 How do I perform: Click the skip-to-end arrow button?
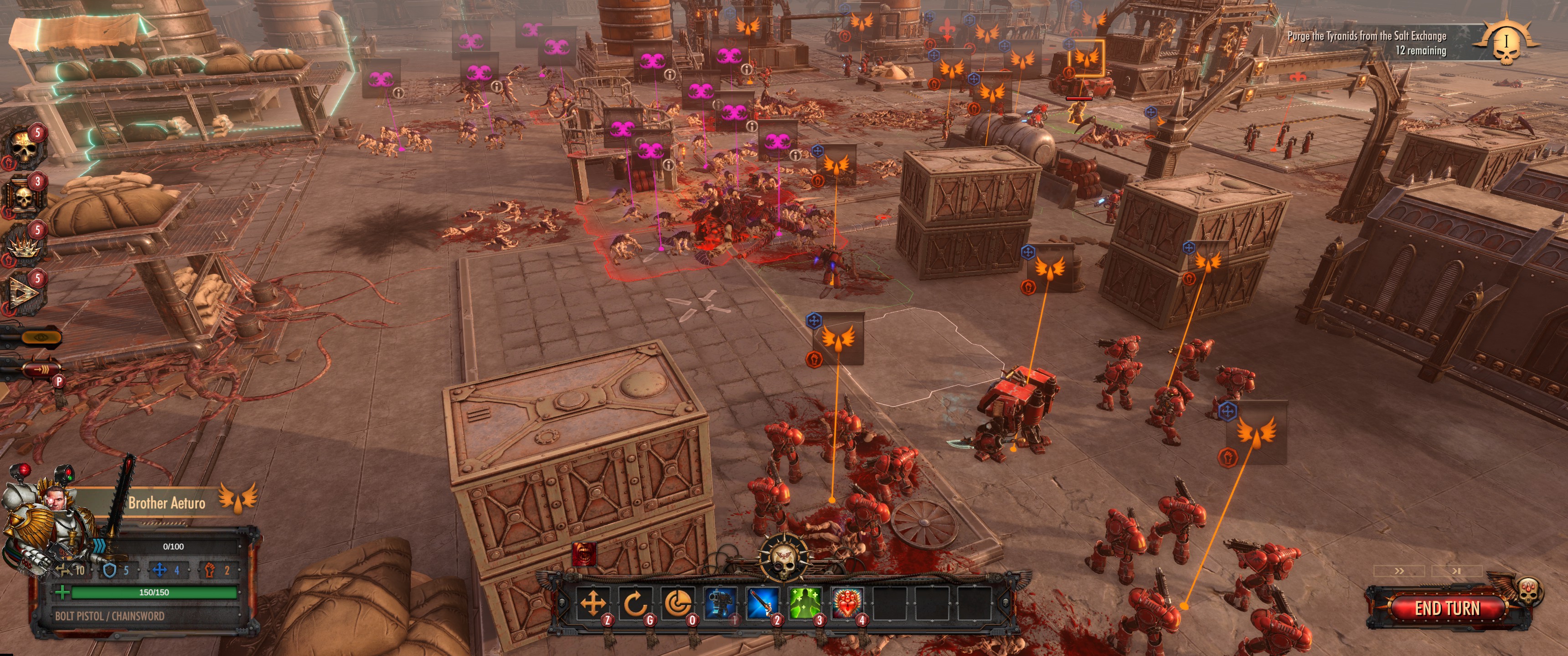point(1456,571)
